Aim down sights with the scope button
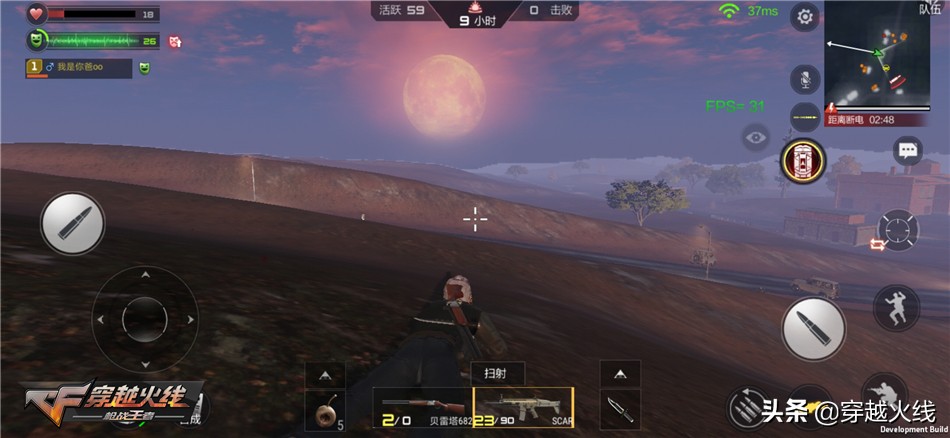The width and height of the screenshot is (950, 438). point(897,232)
